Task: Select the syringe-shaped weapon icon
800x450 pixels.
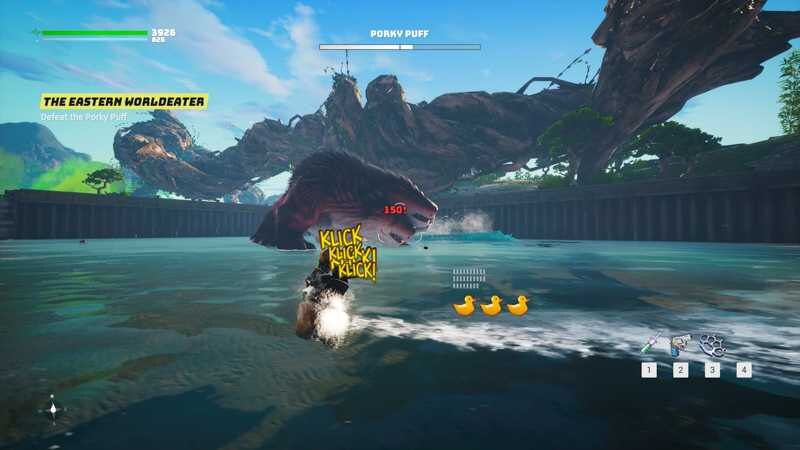Action: click(649, 345)
